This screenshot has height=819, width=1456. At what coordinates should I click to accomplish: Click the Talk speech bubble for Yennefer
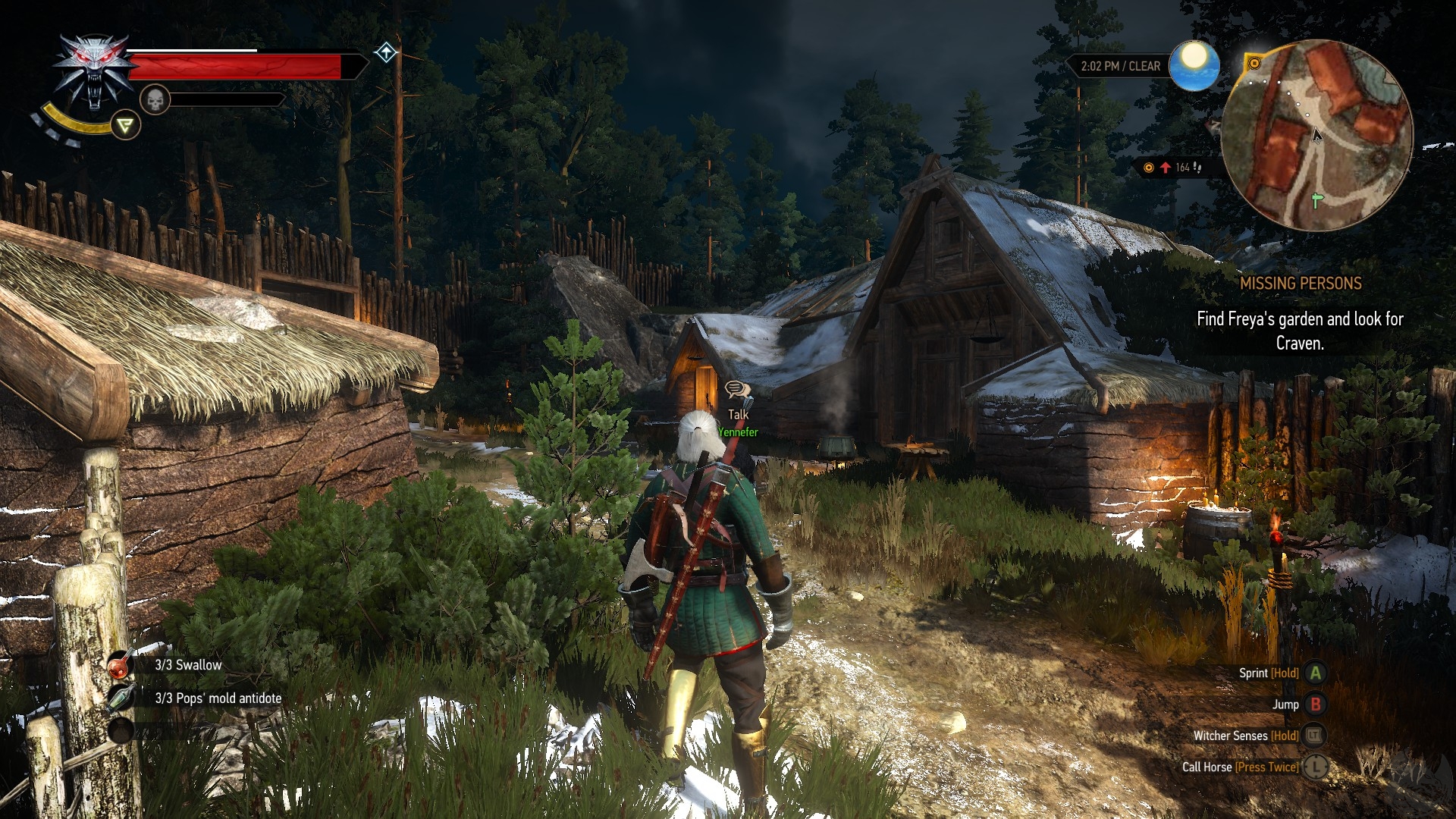pyautogui.click(x=737, y=391)
